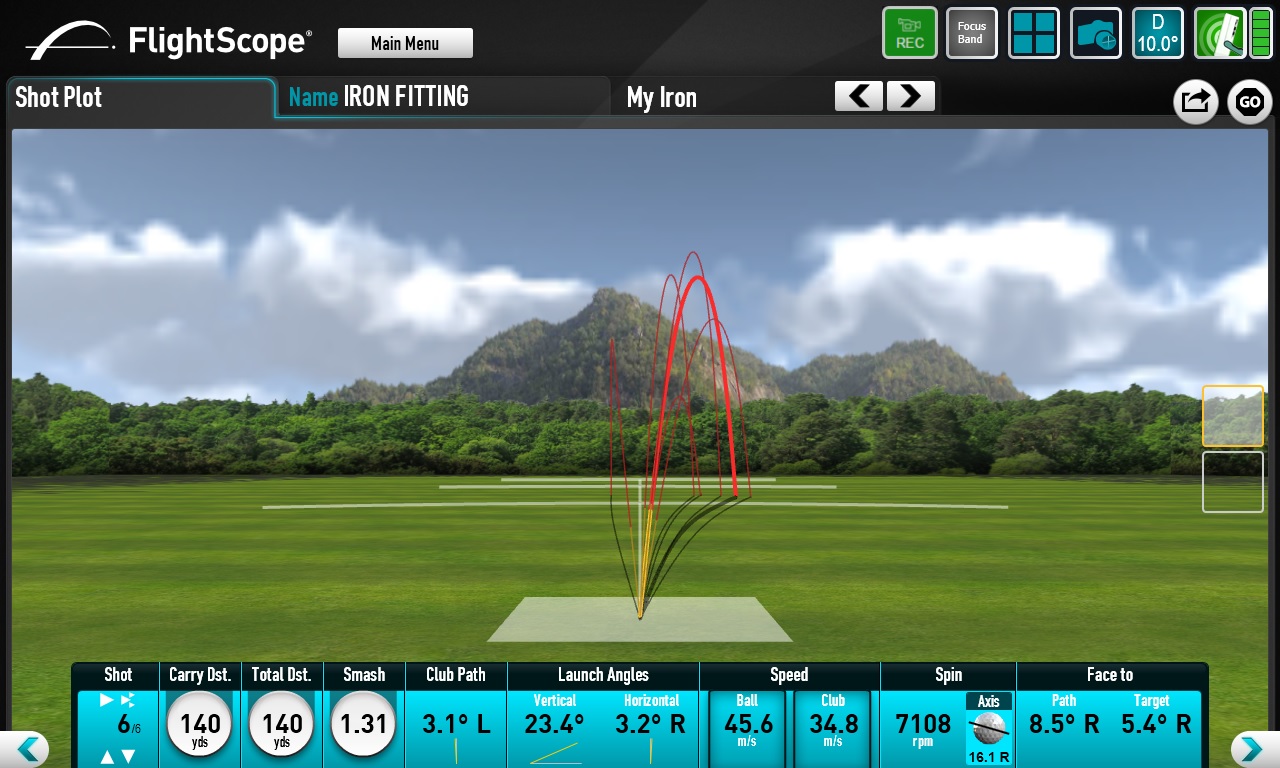Select the empty thumbnail below mountain view
The width and height of the screenshot is (1280, 768).
1232,482
